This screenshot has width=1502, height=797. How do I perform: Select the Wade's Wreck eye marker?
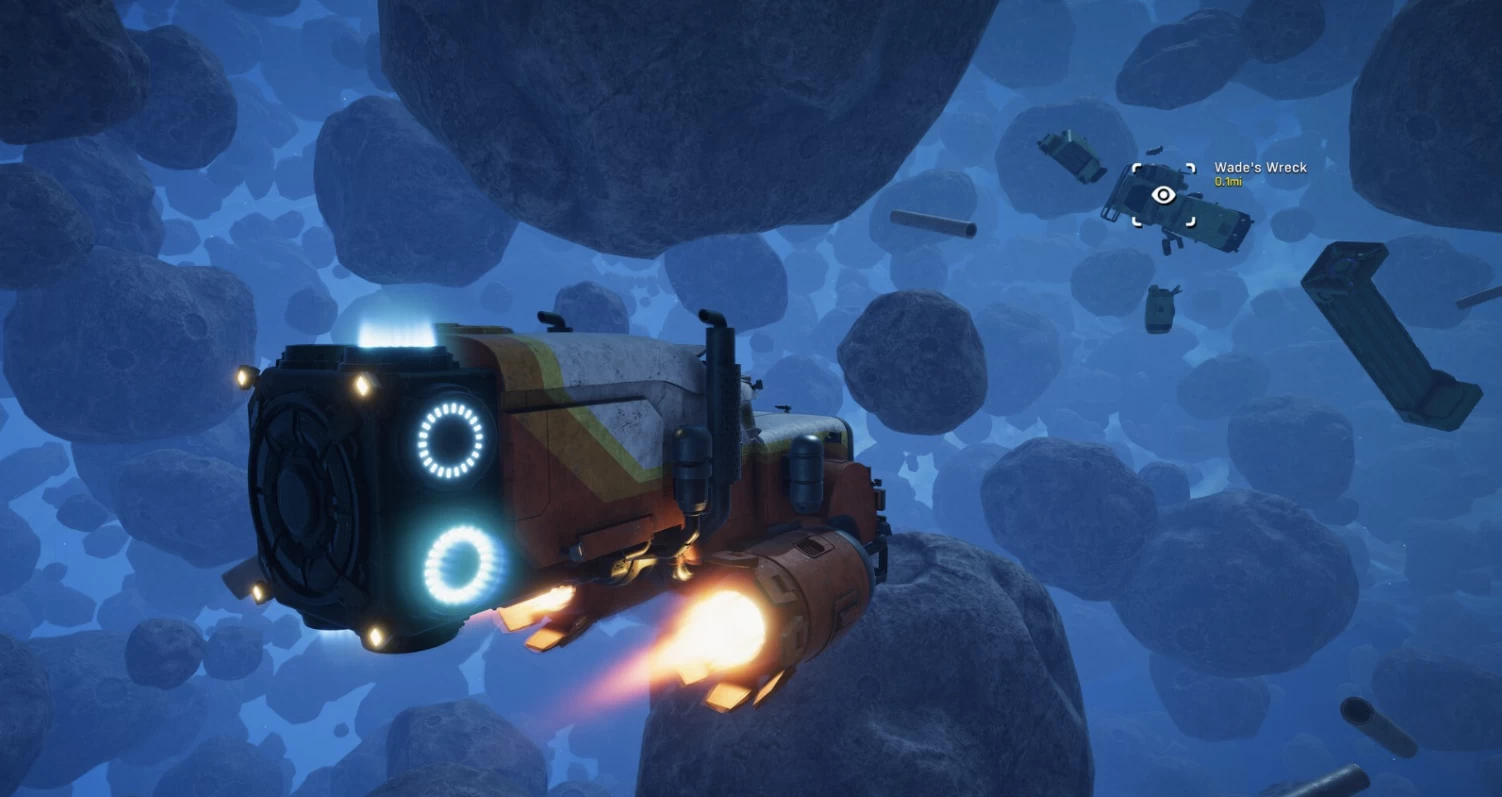(x=1163, y=195)
